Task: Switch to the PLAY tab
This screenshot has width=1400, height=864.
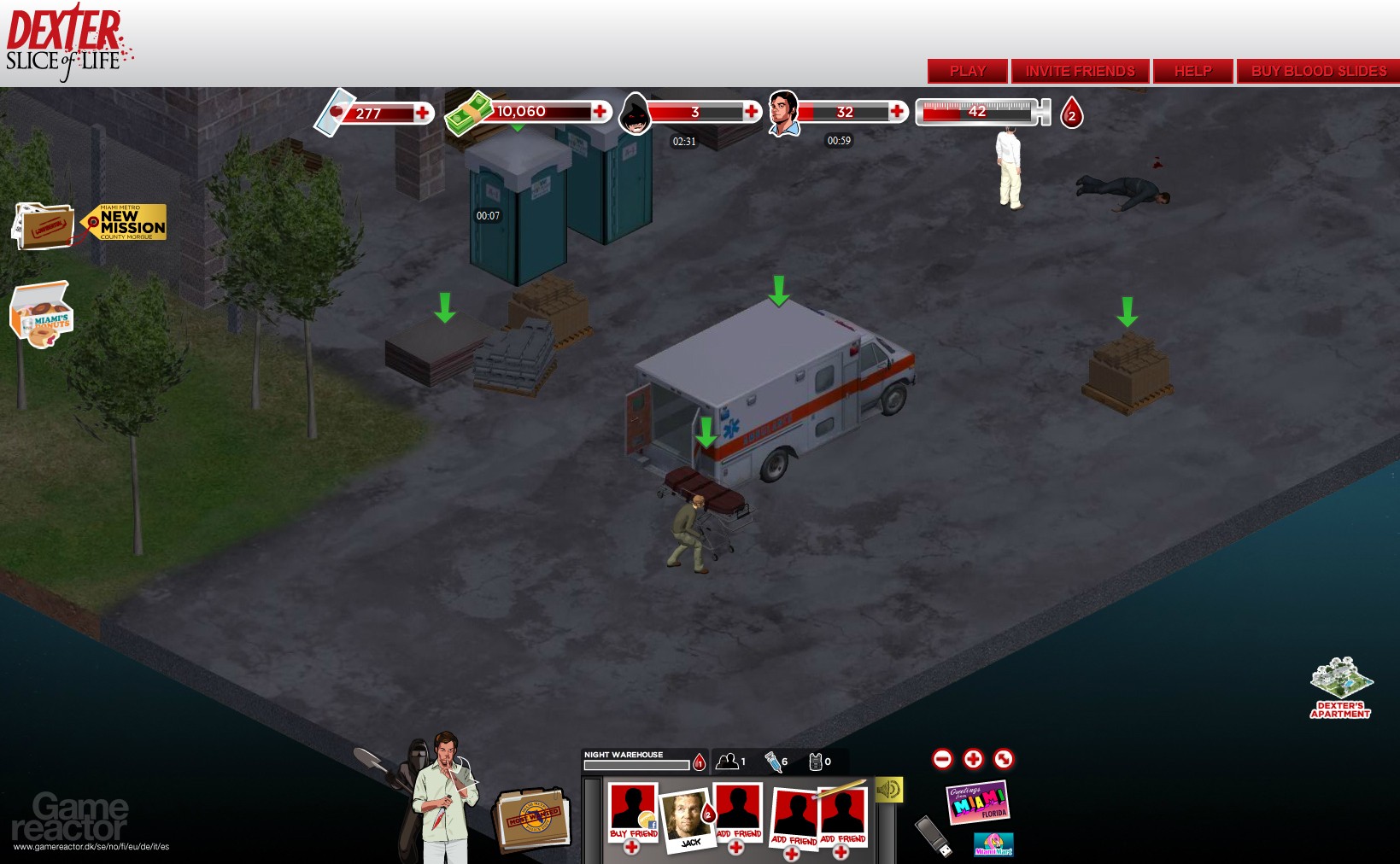Action: point(966,71)
